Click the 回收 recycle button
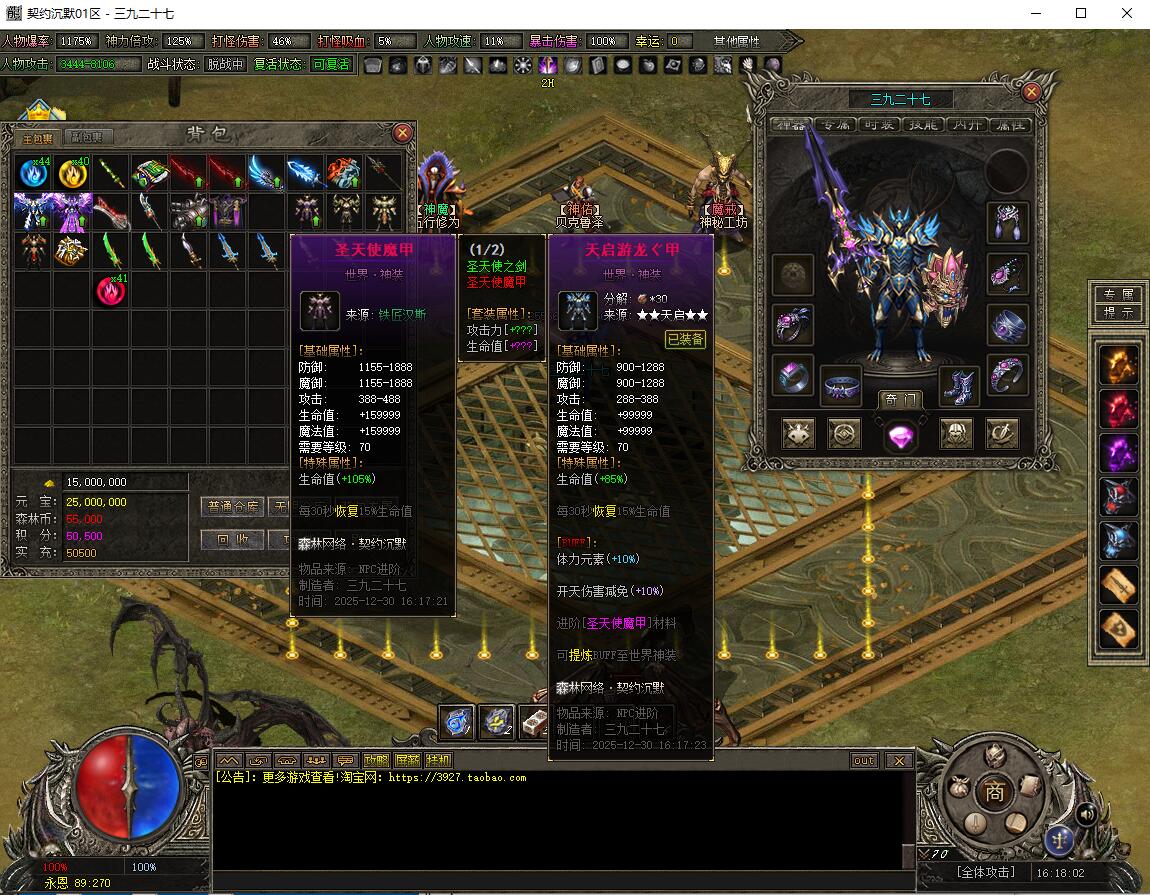 point(232,540)
